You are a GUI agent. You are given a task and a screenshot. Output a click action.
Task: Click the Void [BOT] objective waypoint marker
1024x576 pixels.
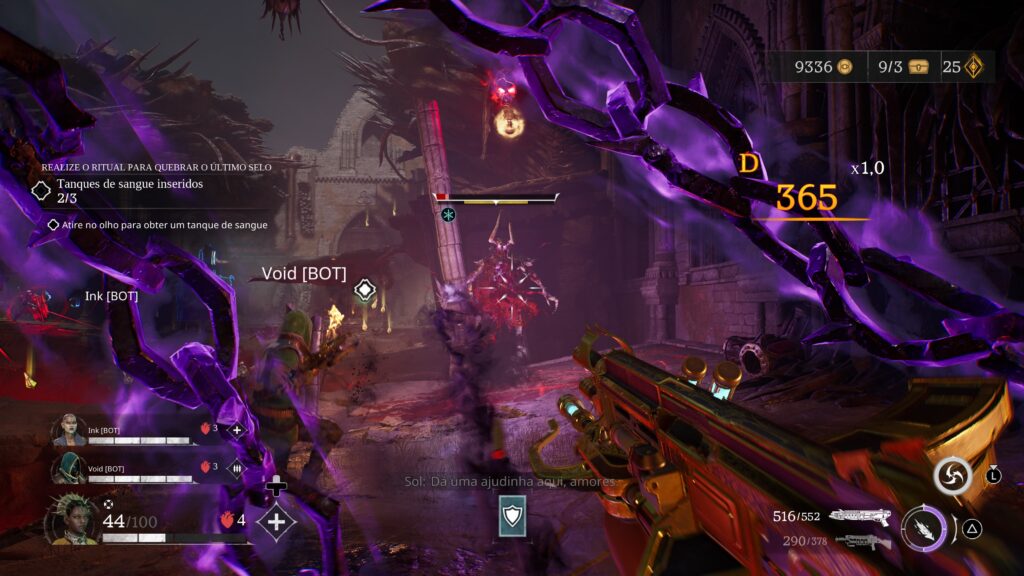[x=365, y=291]
